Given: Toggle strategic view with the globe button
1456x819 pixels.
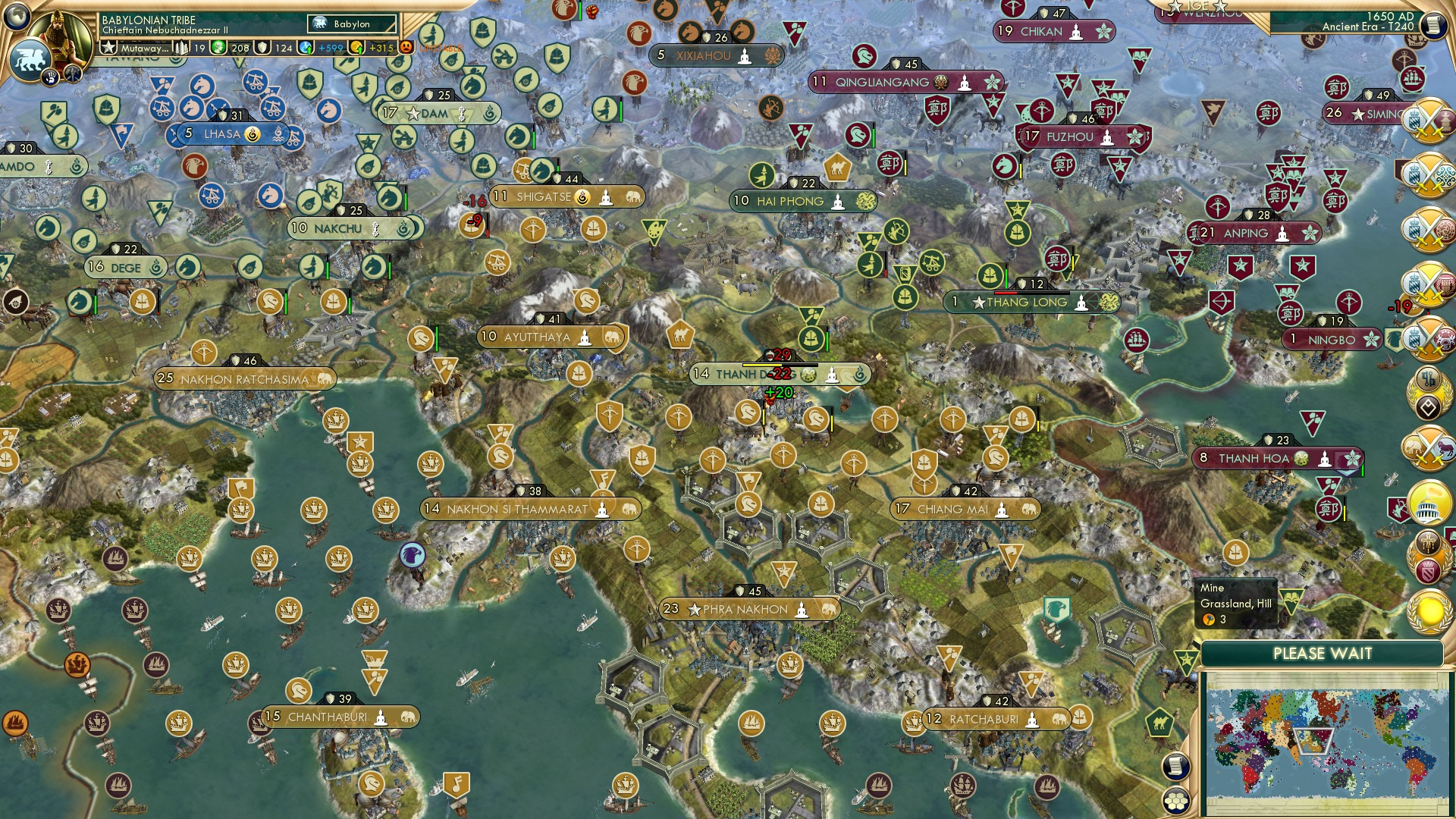Looking at the screenshot, I should click(x=17, y=17).
